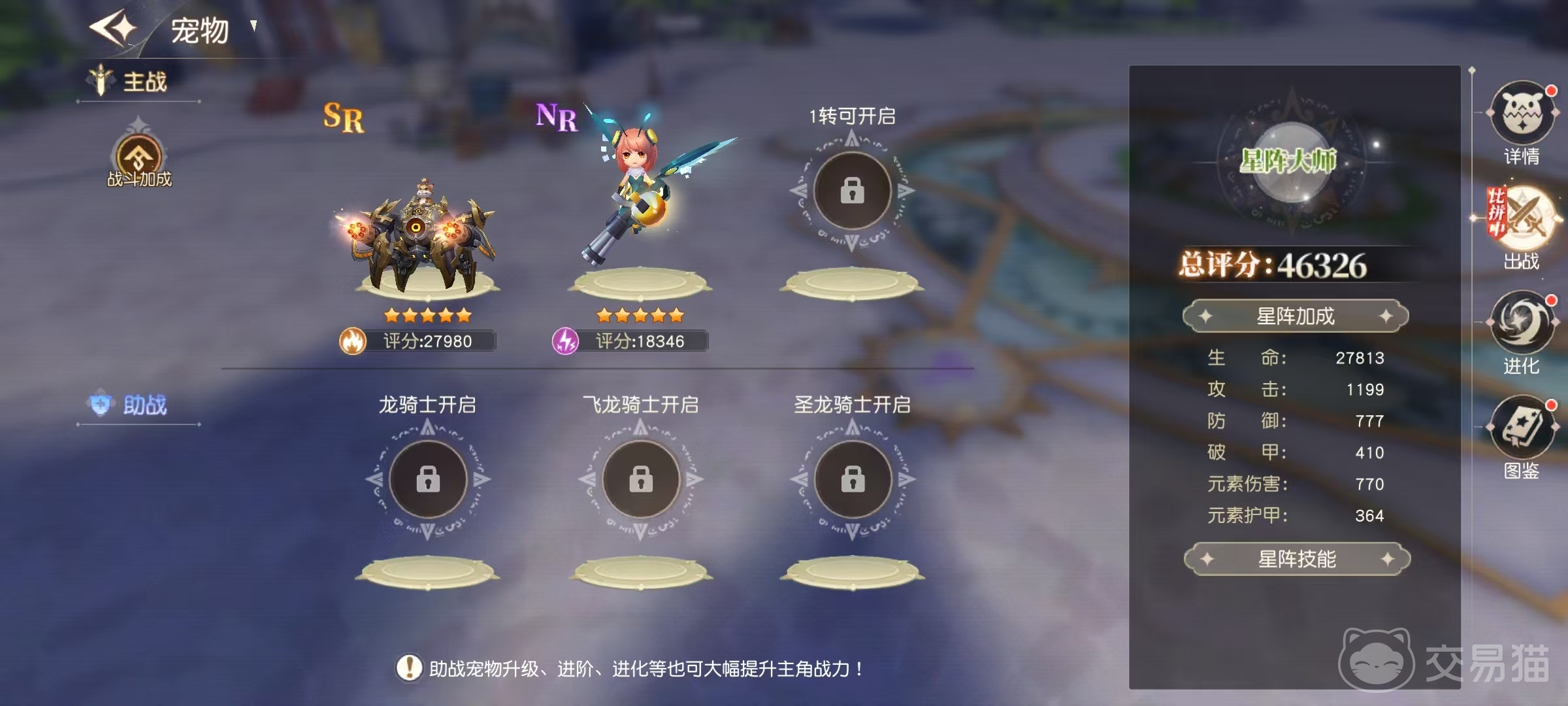1568x706 pixels.
Task: Select the 主战 main battle section
Action: click(139, 82)
